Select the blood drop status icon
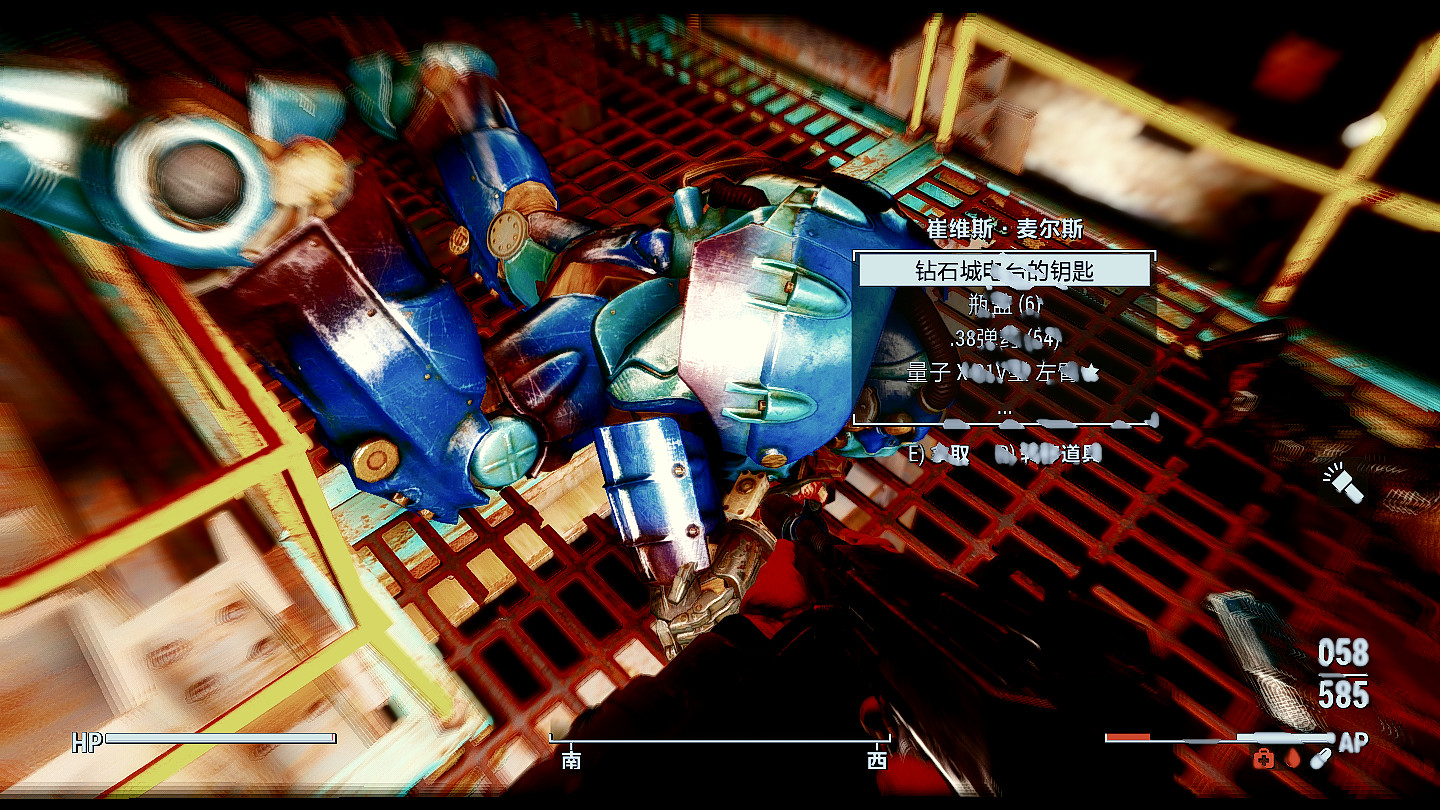1440x810 pixels. [1291, 759]
